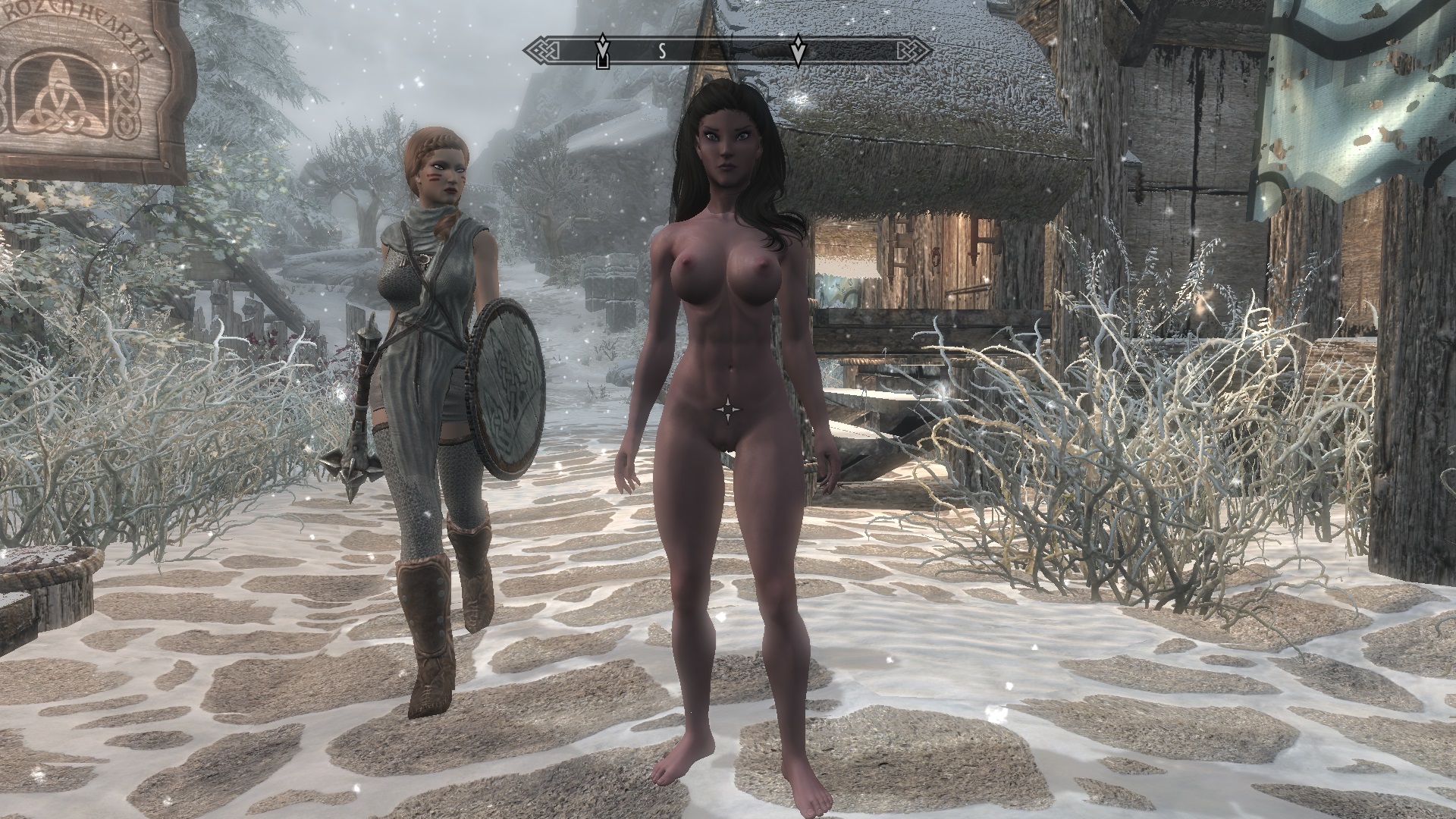1456x819 pixels.
Task: Click the compass bar
Action: click(x=728, y=51)
